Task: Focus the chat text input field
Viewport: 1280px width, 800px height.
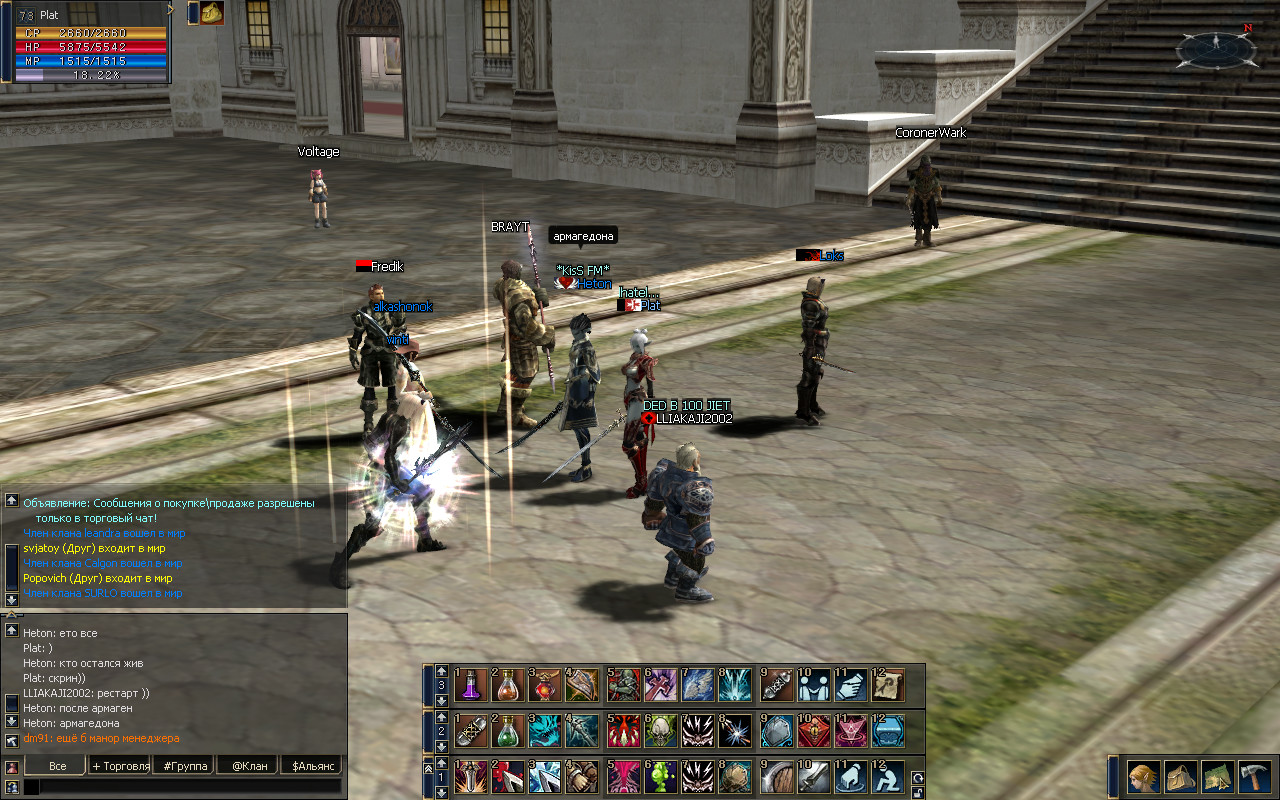Action: [x=185, y=787]
